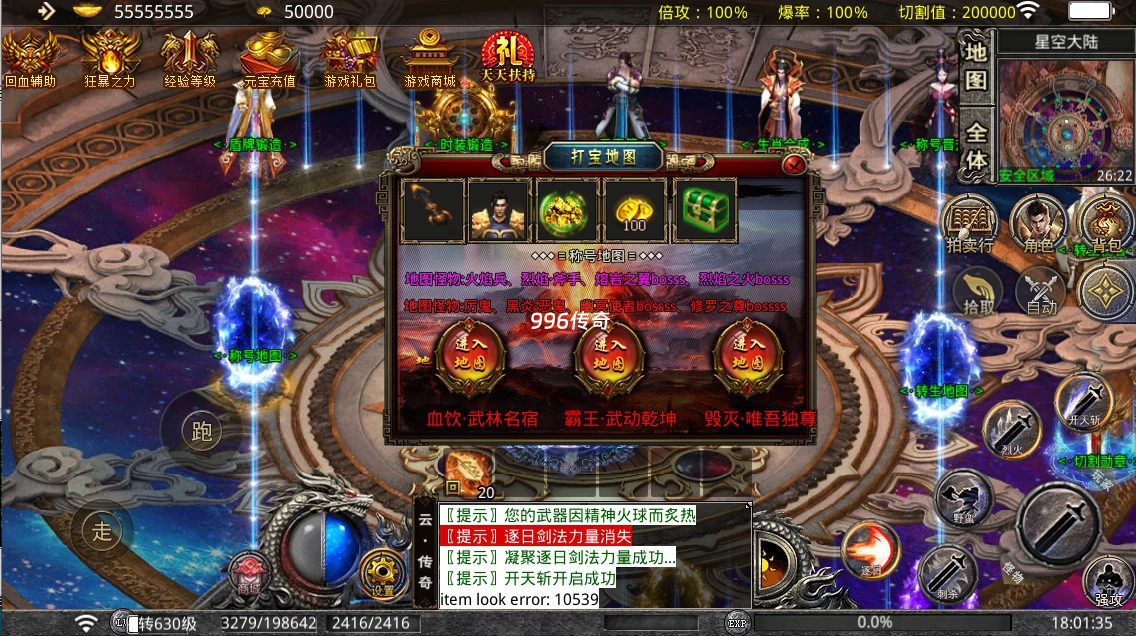Viewport: 1136px width, 636px height.
Task: Enter the 血饮·武林名宿 map
Action: point(470,356)
